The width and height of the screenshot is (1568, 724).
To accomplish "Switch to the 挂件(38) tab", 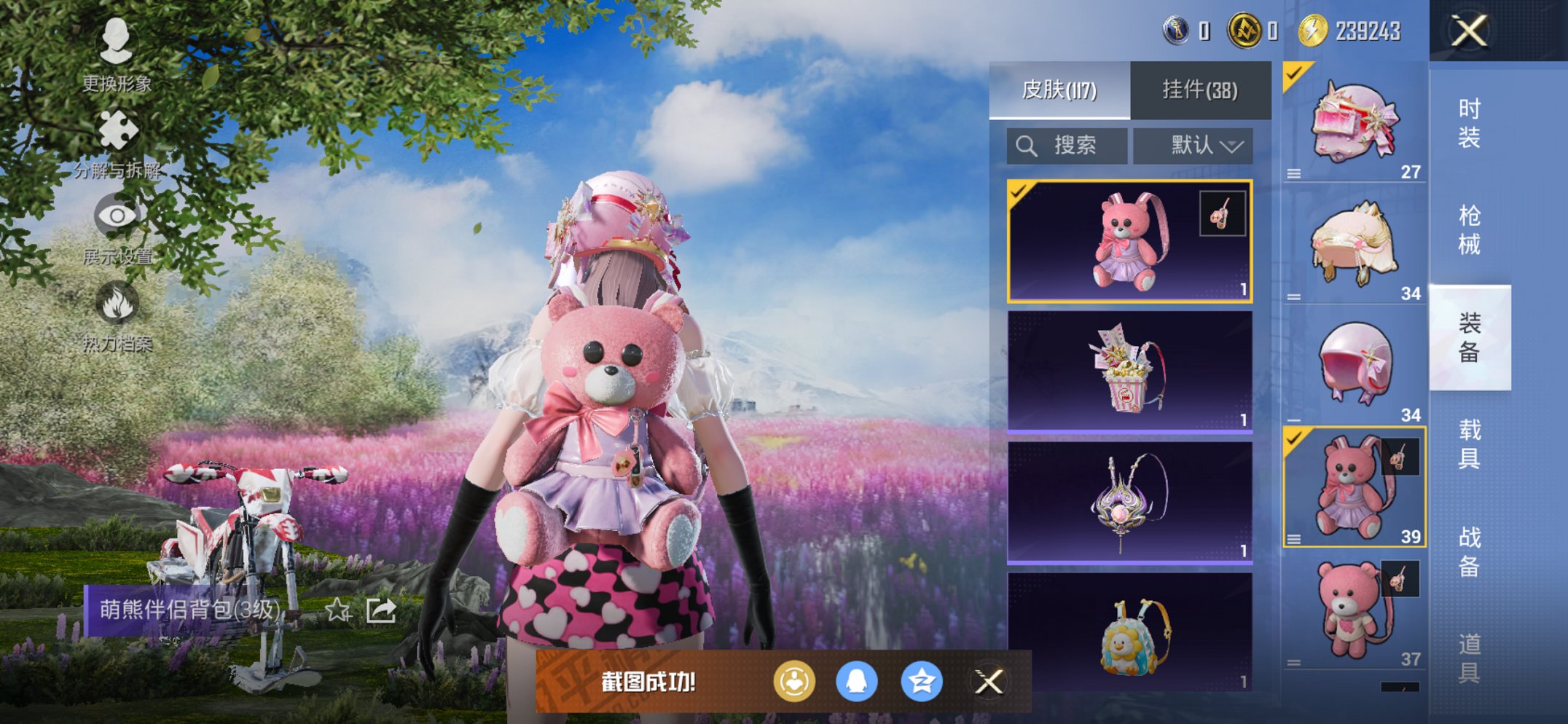I will pos(1200,89).
